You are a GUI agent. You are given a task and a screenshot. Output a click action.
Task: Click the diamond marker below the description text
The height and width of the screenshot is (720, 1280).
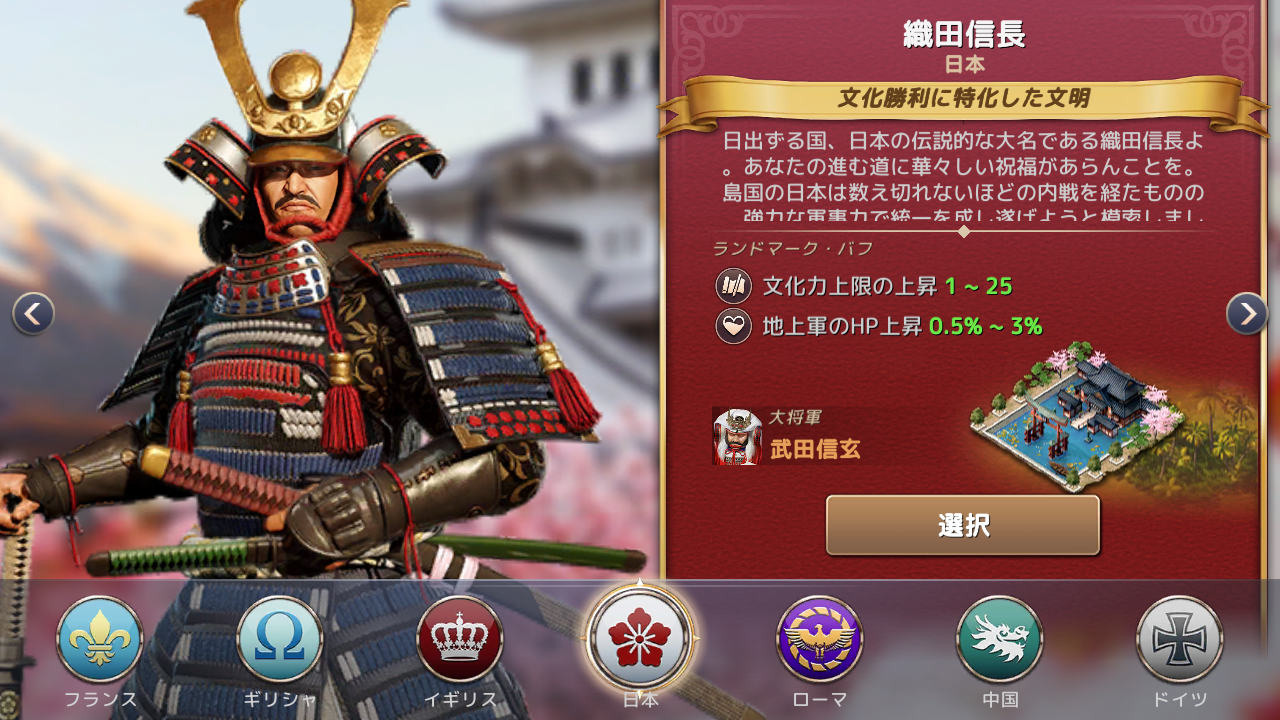click(963, 232)
